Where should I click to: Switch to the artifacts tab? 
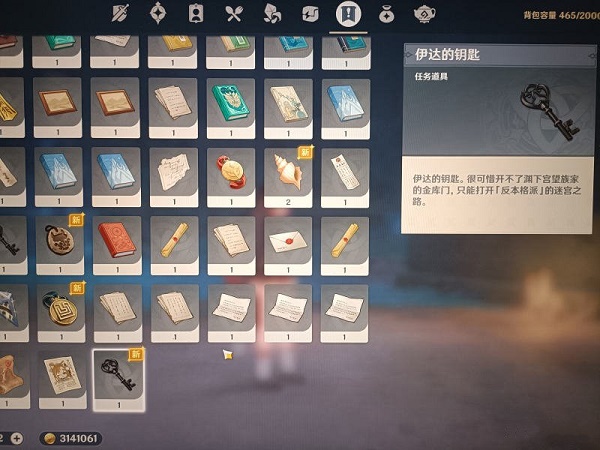tap(158, 14)
